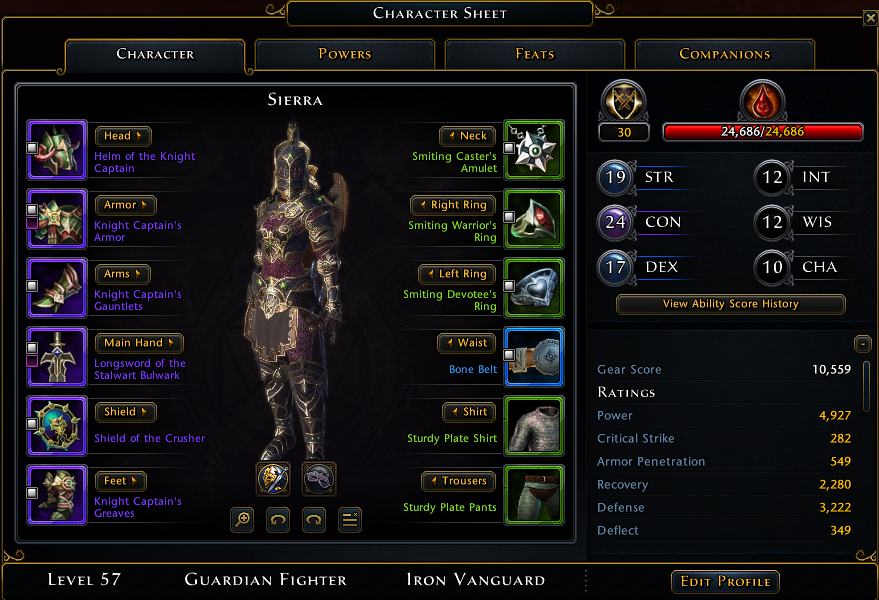
Task: Select the Smiting Caster's Amulet slot
Action: [534, 150]
